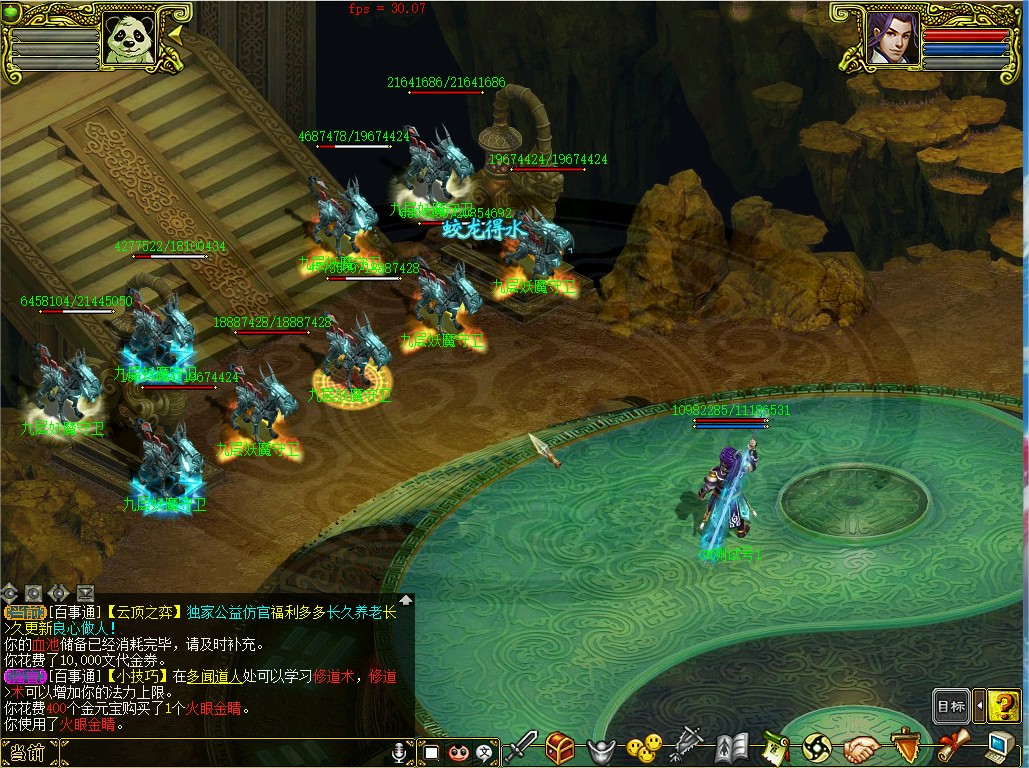Open the yellow smiley faces icon
The height and width of the screenshot is (768, 1029).
(644, 746)
